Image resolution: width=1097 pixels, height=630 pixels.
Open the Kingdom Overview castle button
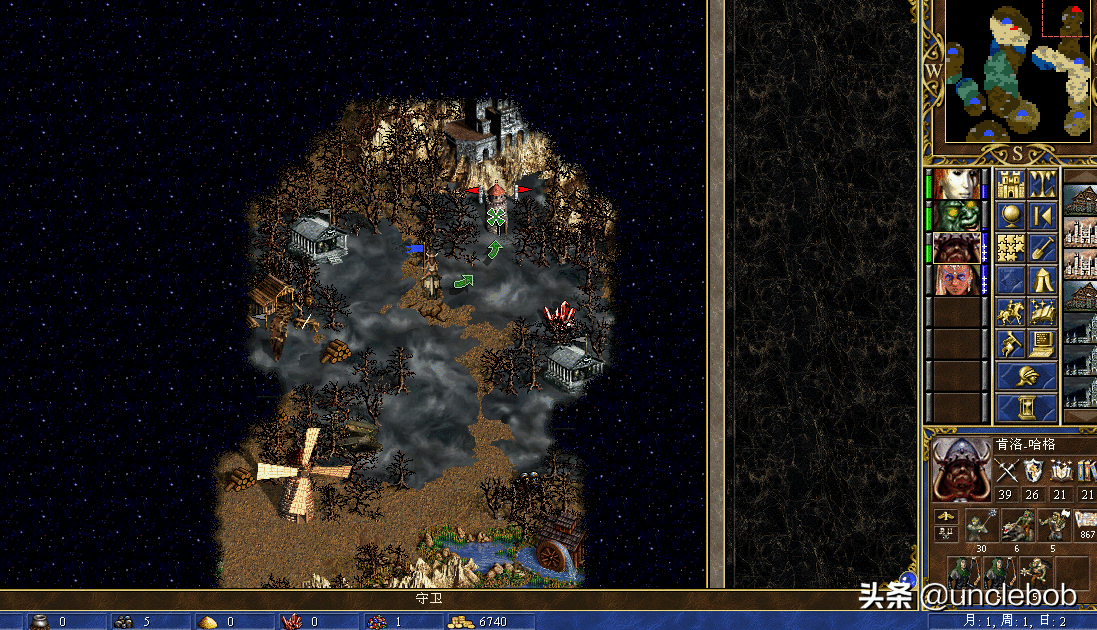coord(1011,185)
